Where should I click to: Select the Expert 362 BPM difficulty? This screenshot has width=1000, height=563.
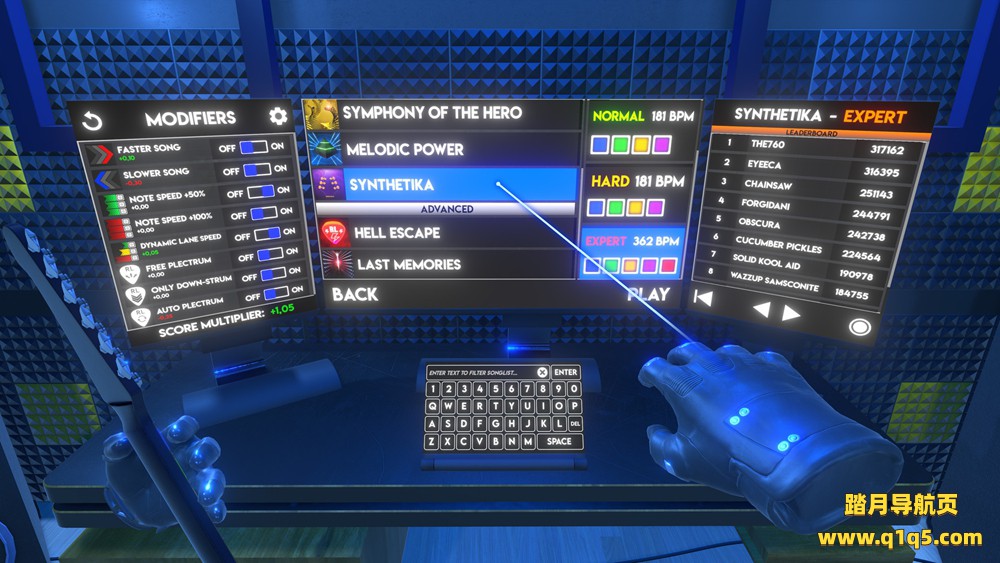coord(633,253)
